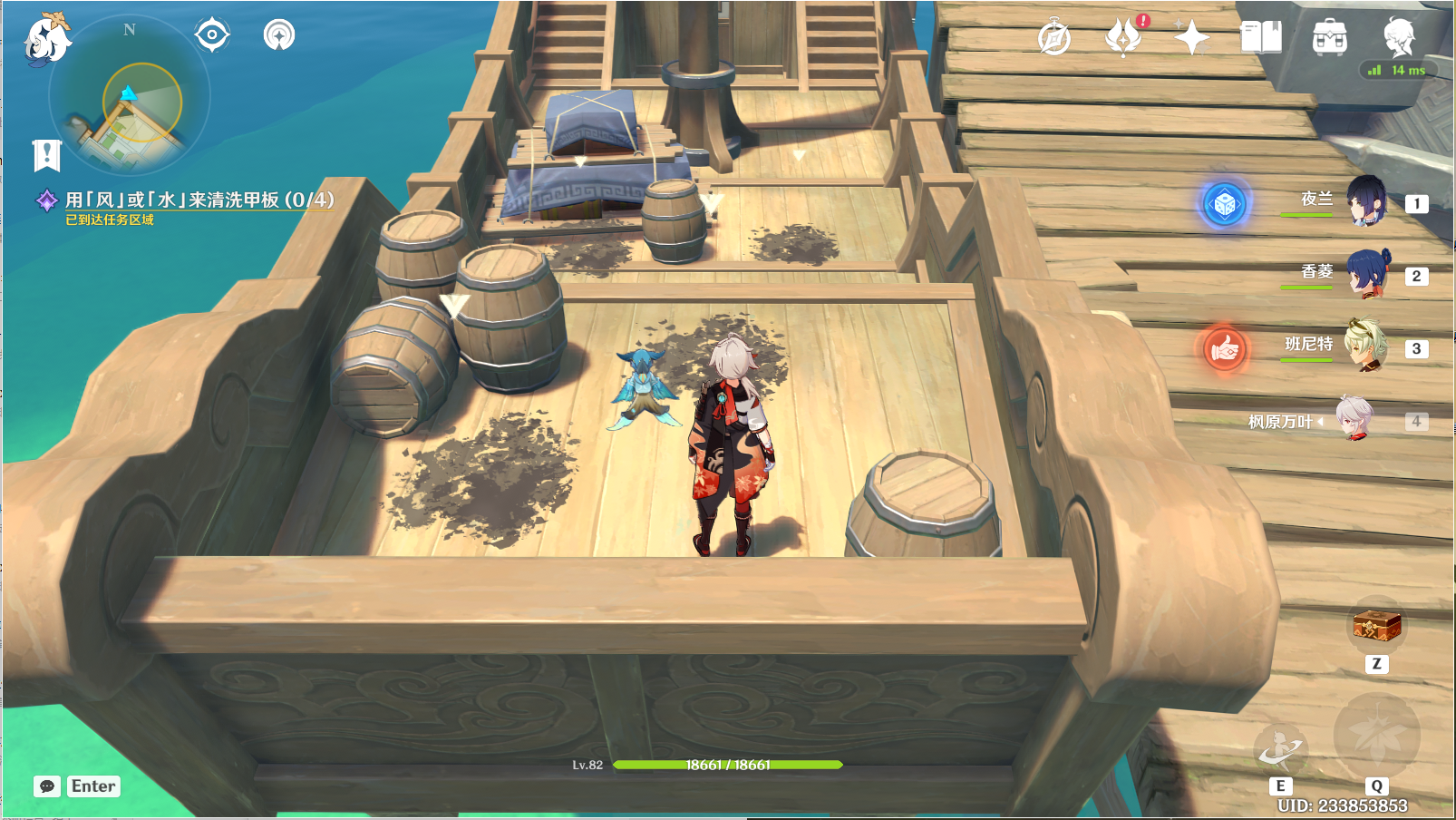Screen dimensions: 1456x820
Task: Select active character 枫原万叶 in party list
Action: click(1354, 419)
